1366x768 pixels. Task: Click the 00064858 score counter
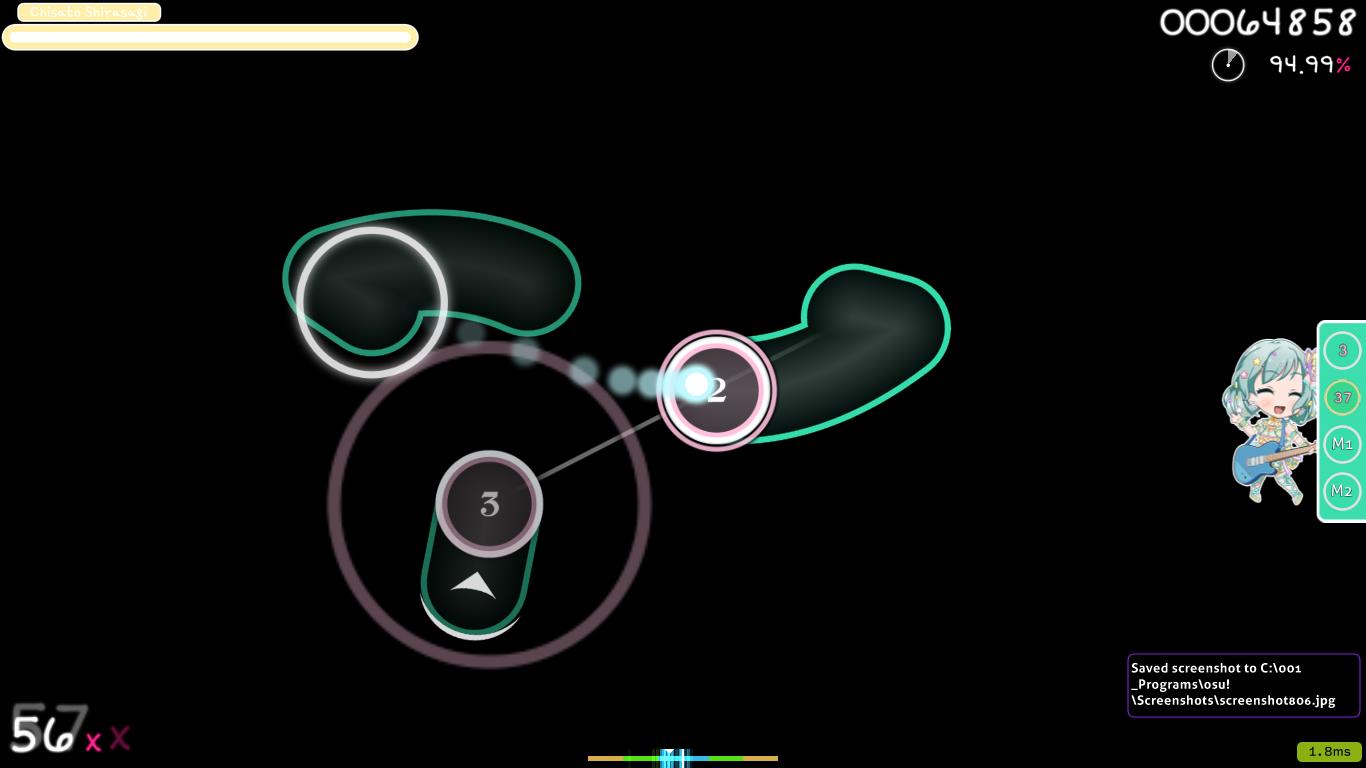(1257, 22)
